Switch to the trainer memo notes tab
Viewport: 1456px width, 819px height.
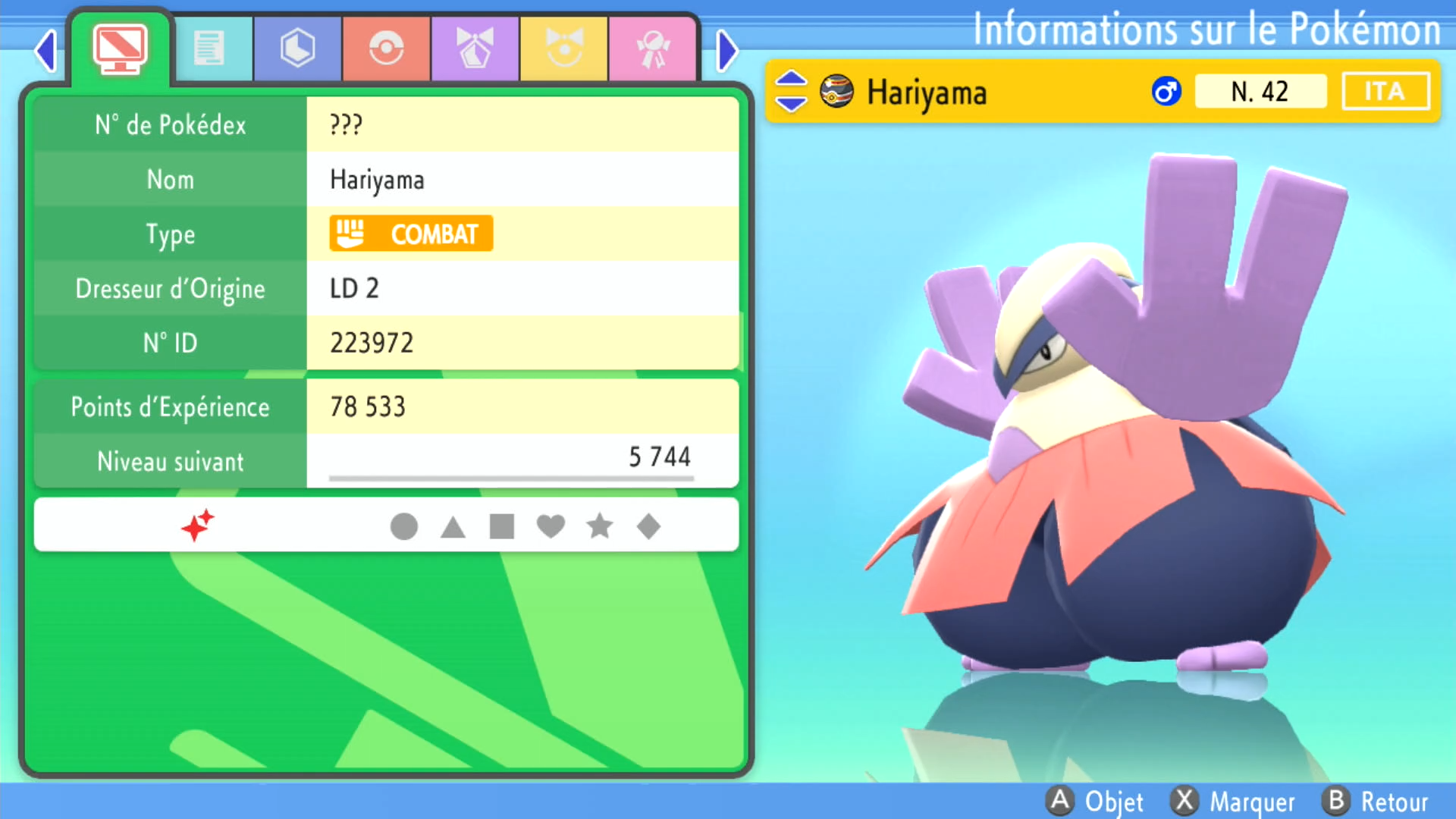click(209, 49)
